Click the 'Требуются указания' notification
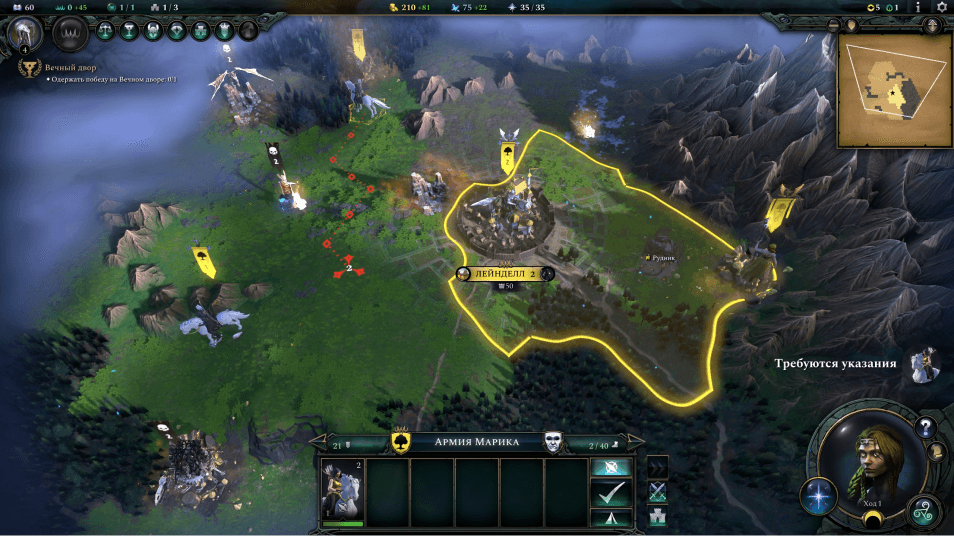 tap(836, 363)
